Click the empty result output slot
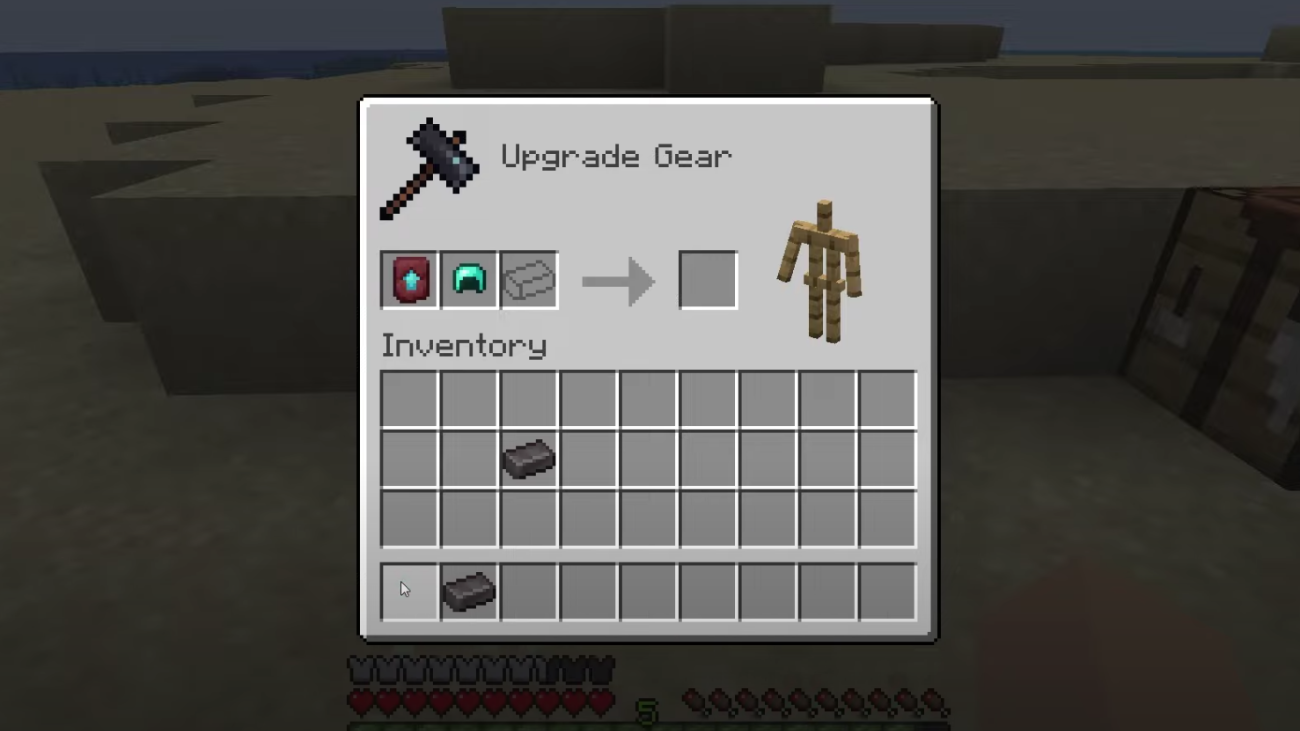The height and width of the screenshot is (731, 1300). pyautogui.click(x=708, y=279)
